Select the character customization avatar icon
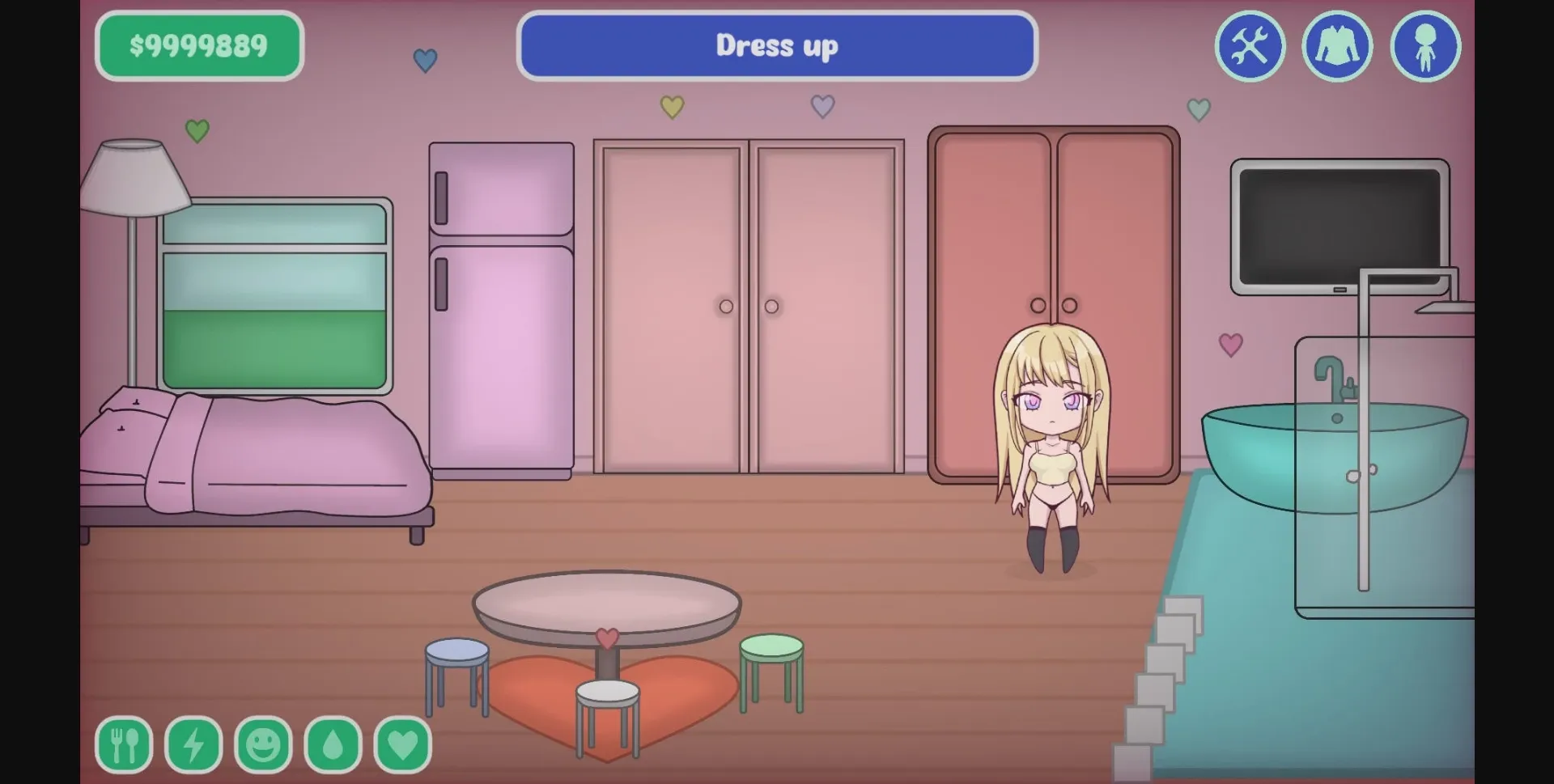The height and width of the screenshot is (784, 1554). [1425, 46]
